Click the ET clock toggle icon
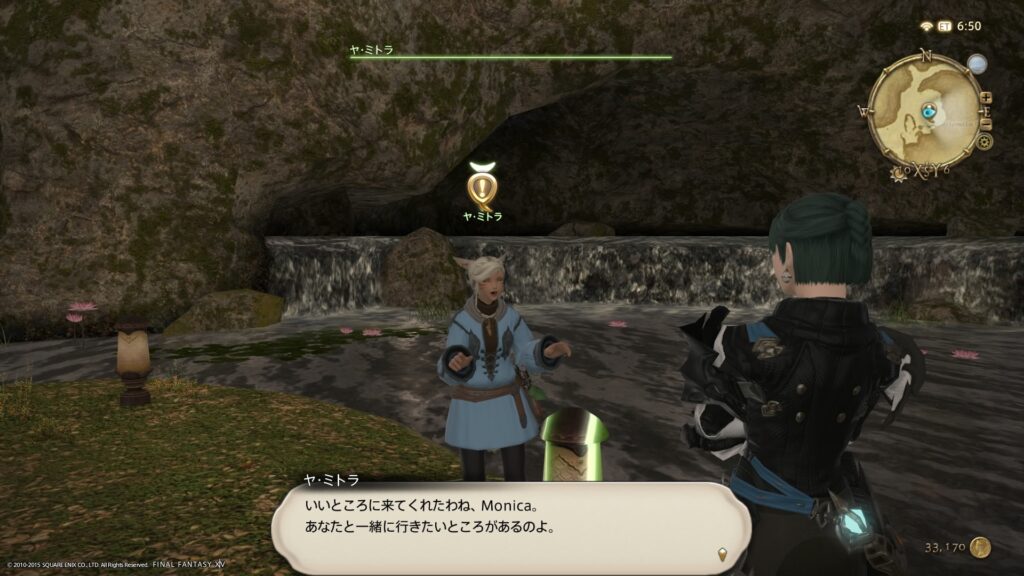 click(942, 27)
